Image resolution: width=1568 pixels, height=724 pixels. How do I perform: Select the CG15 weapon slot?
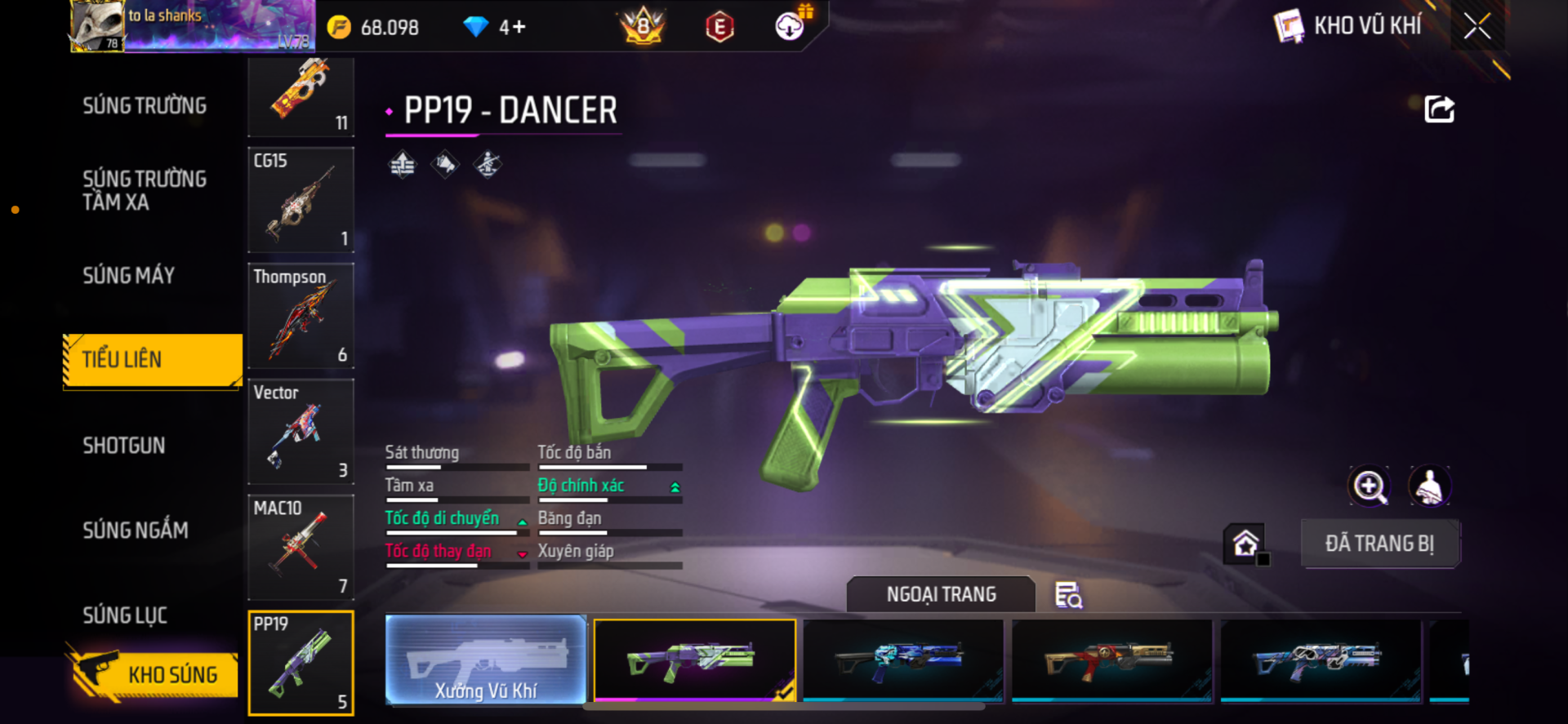301,200
